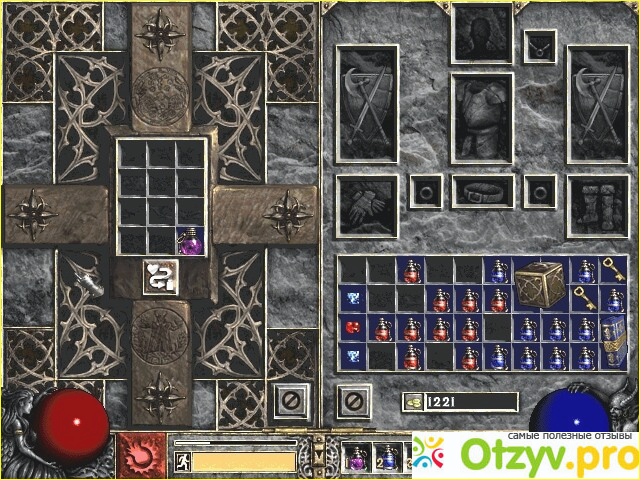Image resolution: width=640 pixels, height=480 pixels.
Task: Click the gold coins button beside 1221
Action: tap(413, 402)
